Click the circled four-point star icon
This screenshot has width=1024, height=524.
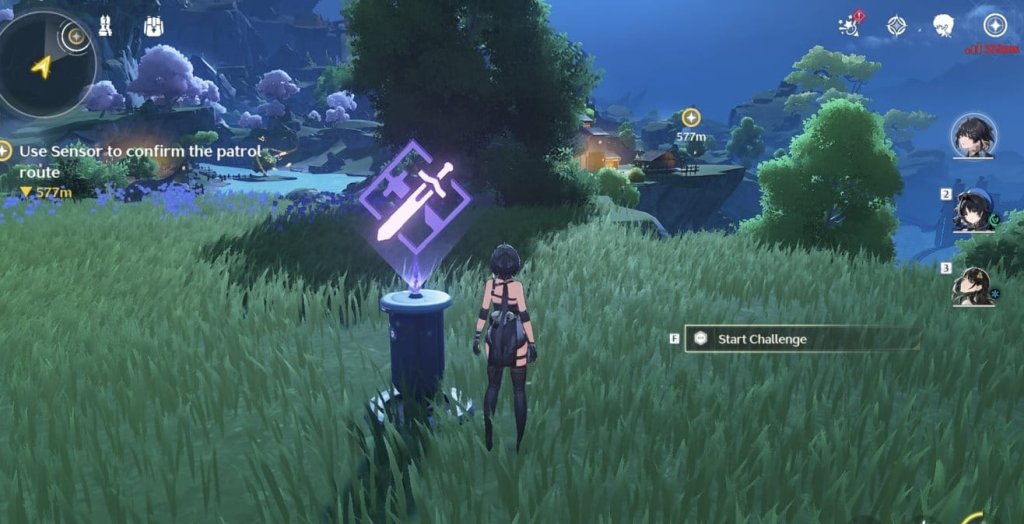(994, 25)
